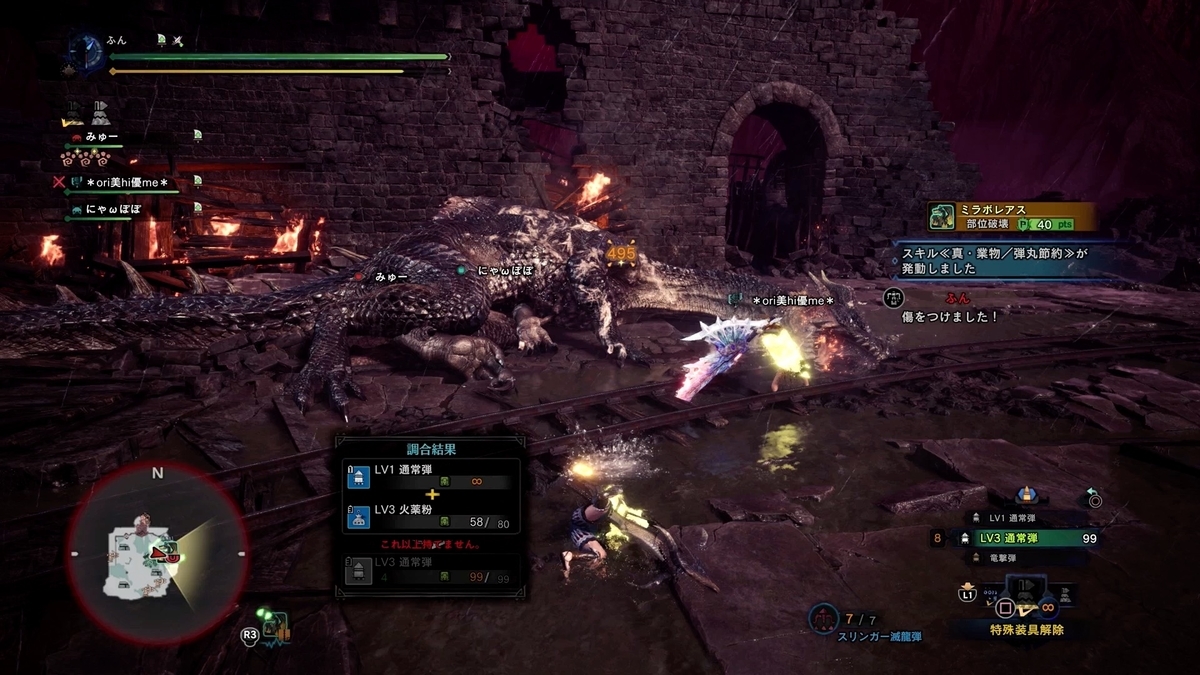Click the scoutfly target tracking icon

click(x=271, y=627)
